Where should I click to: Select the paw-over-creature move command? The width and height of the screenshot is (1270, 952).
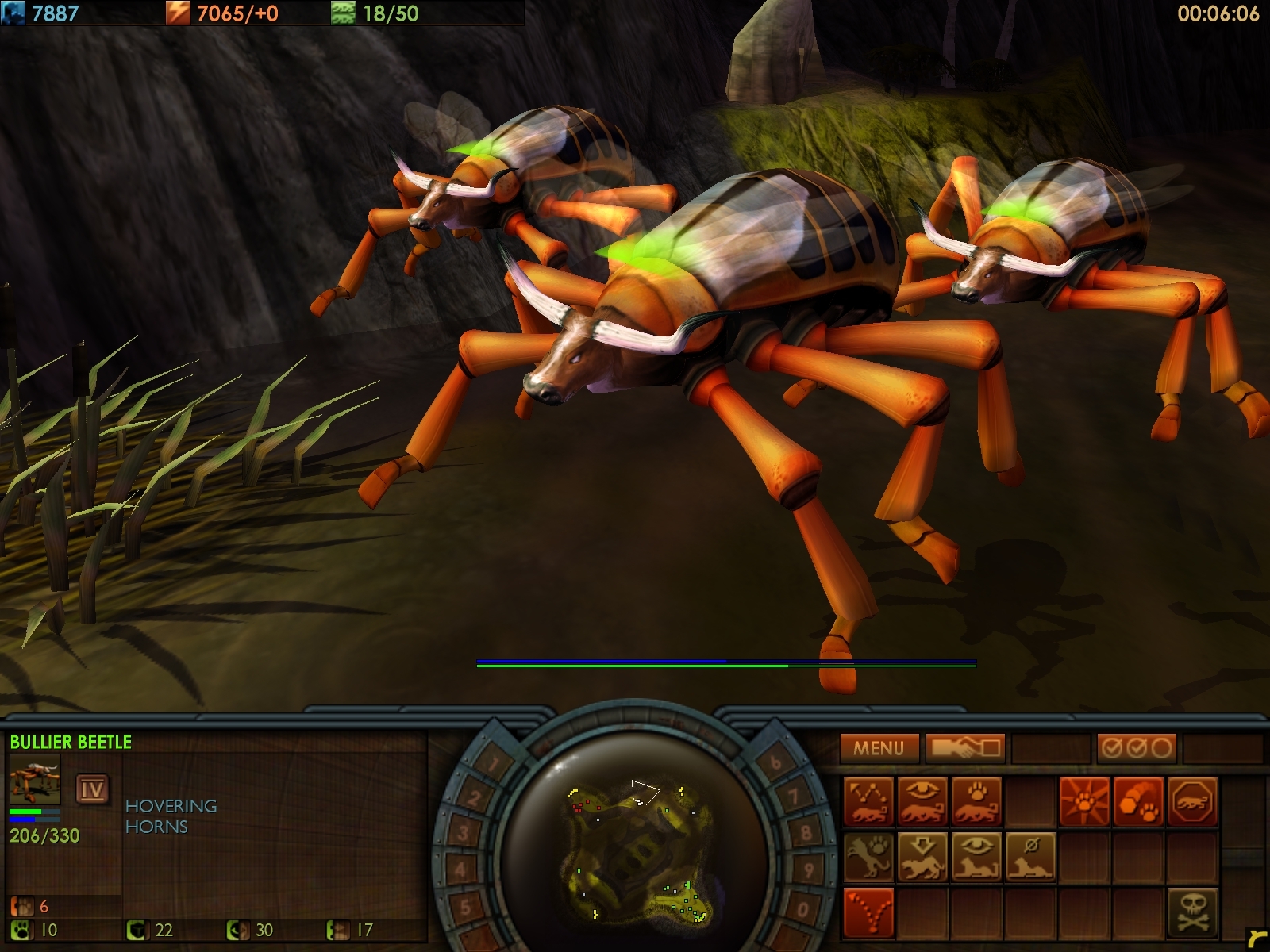(976, 802)
